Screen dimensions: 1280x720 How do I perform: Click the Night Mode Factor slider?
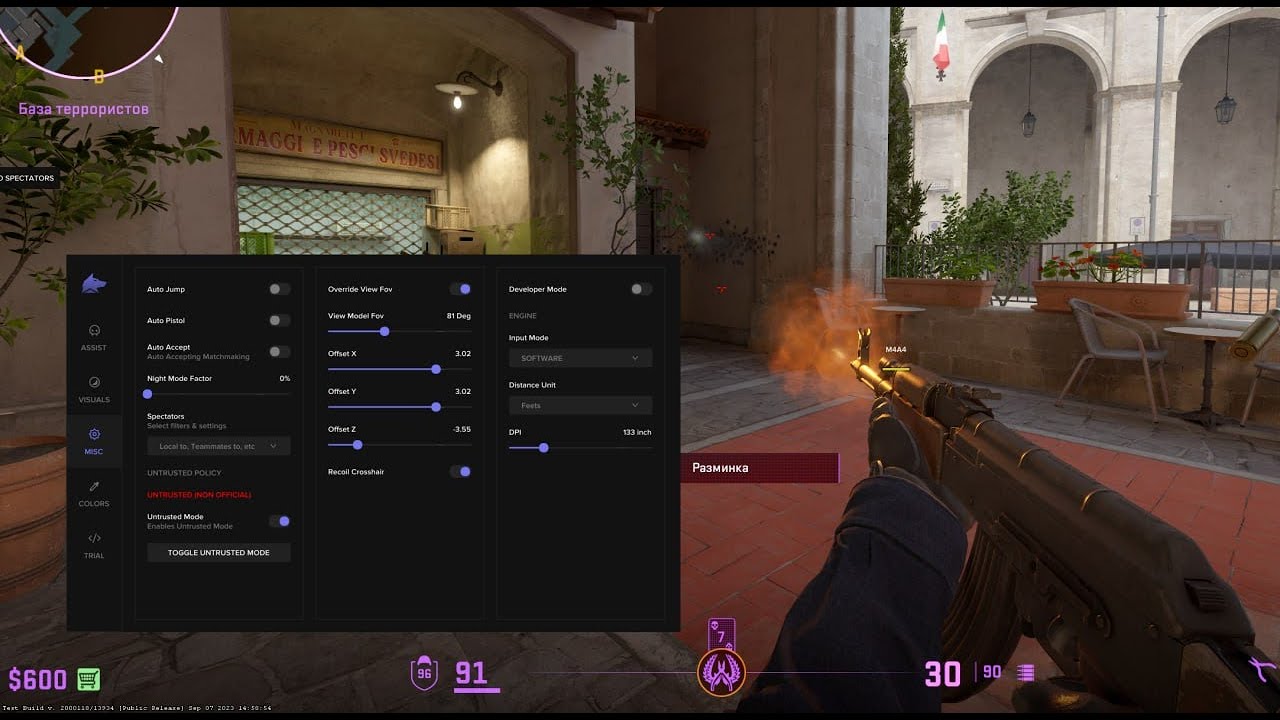pos(218,394)
